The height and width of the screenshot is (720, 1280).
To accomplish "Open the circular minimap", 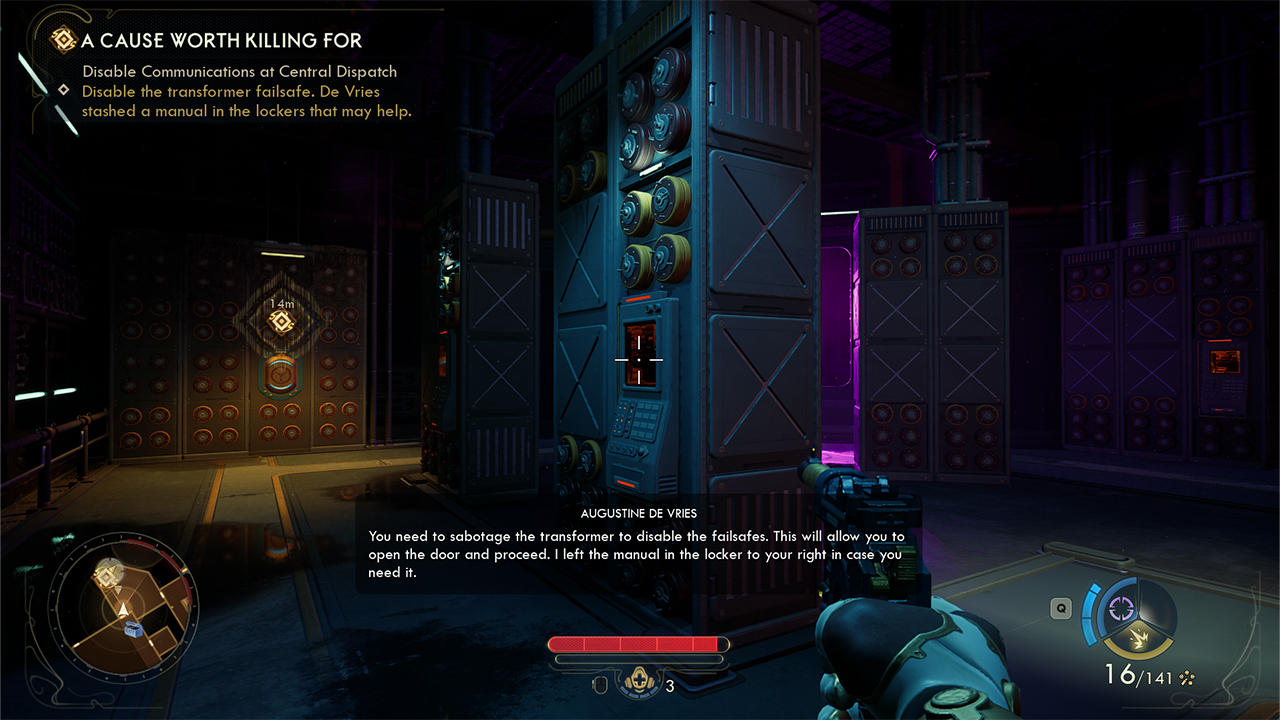I will 124,604.
